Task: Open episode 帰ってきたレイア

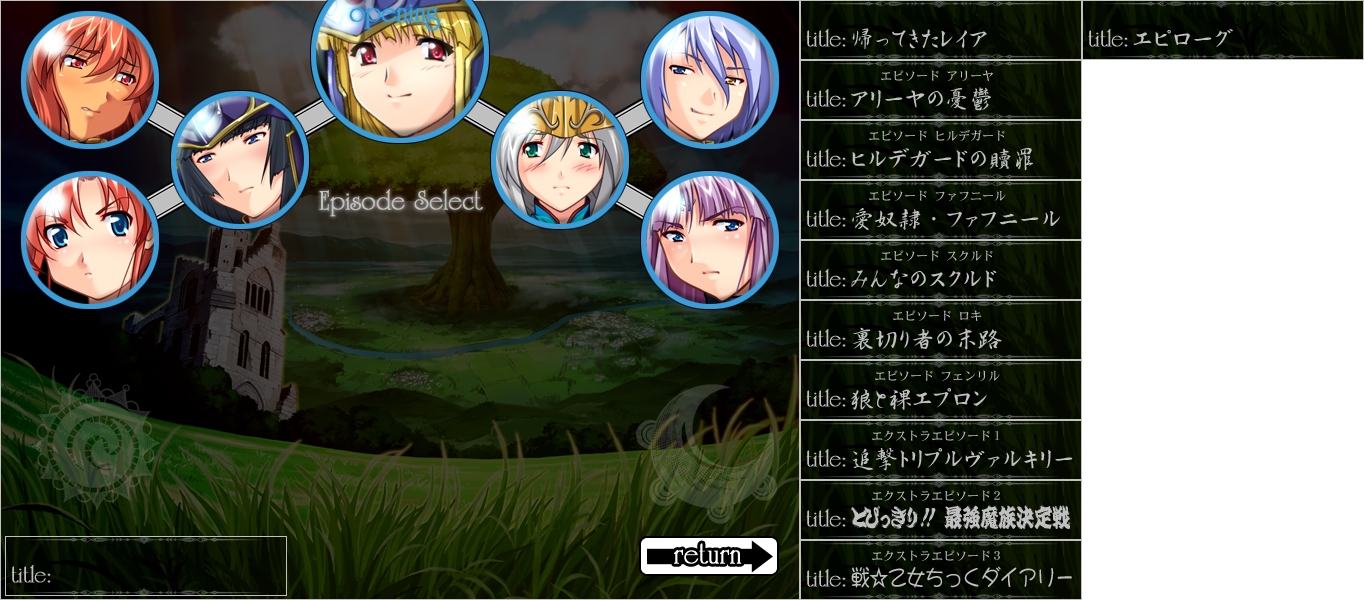Action: (940, 31)
